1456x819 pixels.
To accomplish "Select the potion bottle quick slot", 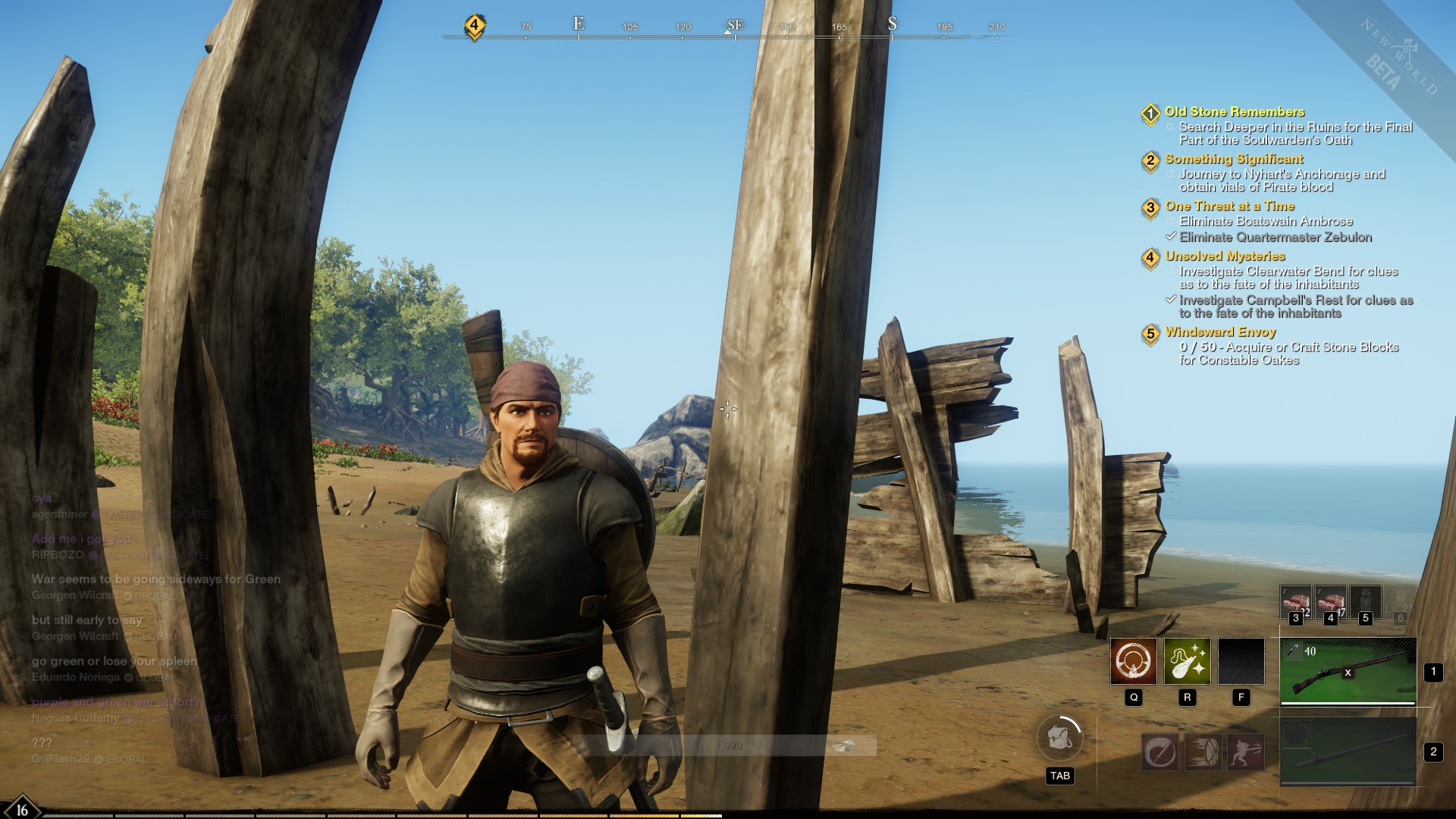I will (x=1365, y=603).
